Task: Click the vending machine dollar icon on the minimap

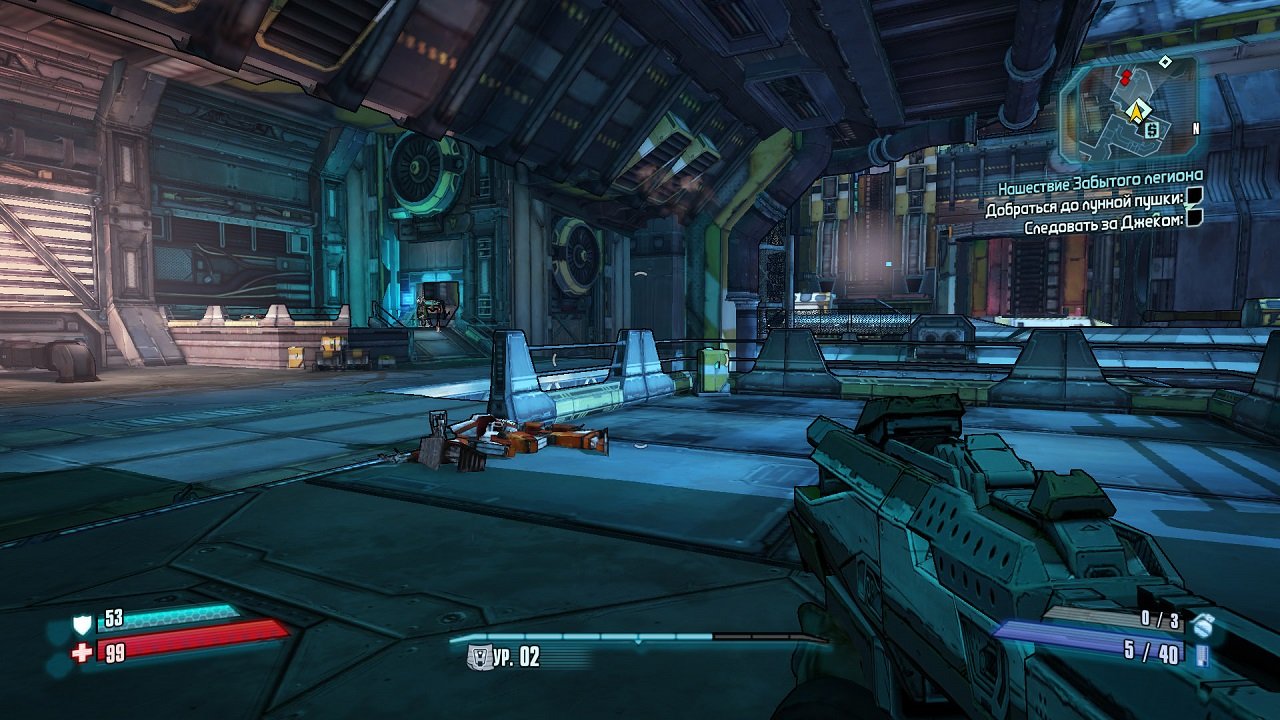Action: tap(1150, 129)
